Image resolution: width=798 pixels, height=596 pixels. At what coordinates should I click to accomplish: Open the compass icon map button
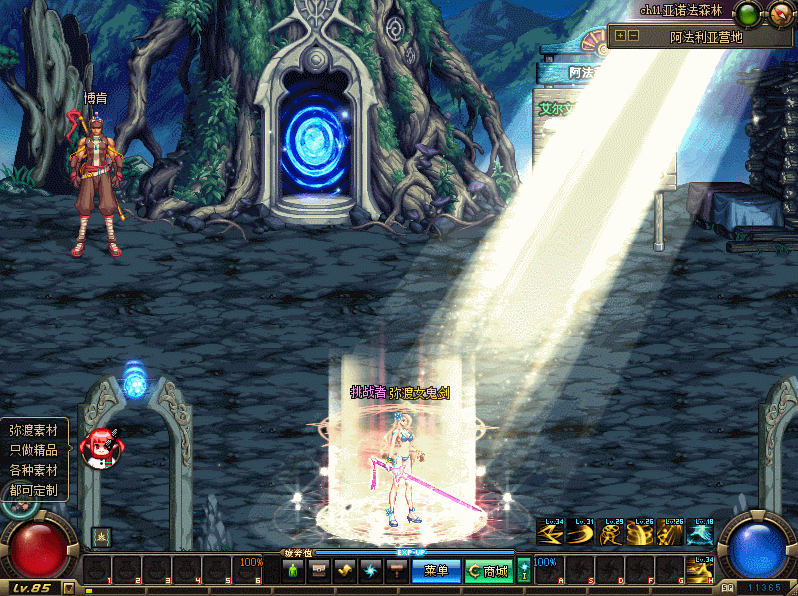tap(778, 14)
